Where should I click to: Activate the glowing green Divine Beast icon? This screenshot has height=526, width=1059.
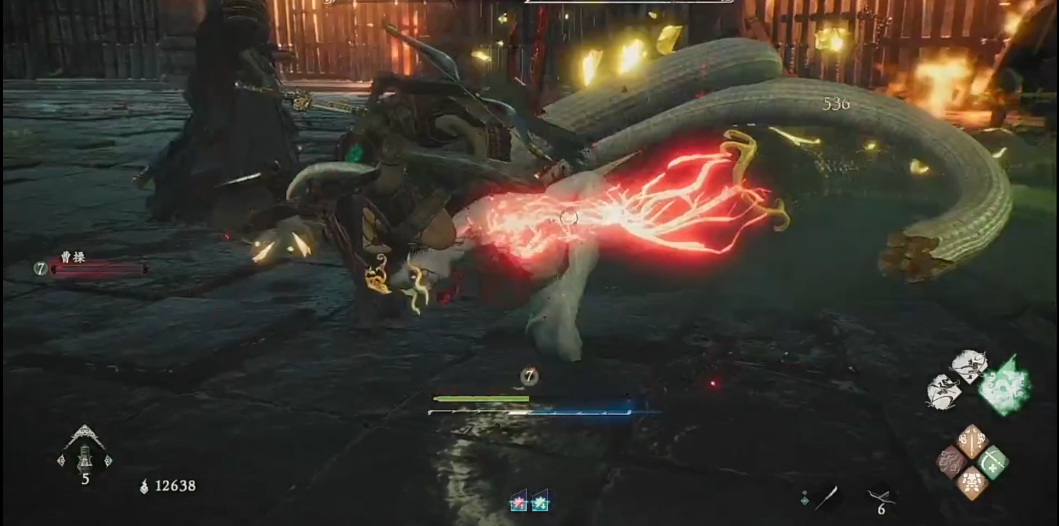[1003, 385]
